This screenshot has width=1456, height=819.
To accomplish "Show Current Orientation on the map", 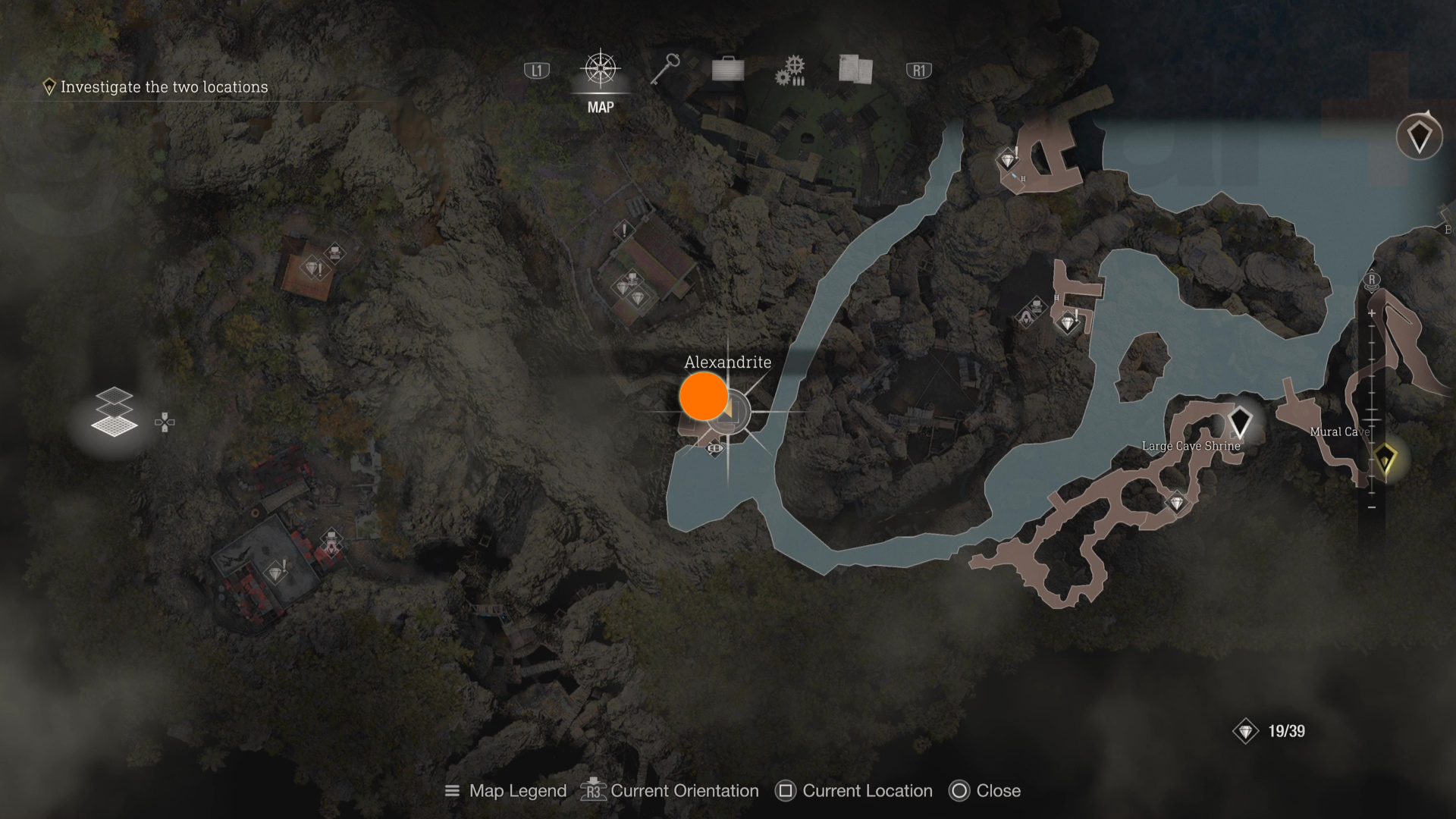I will [x=670, y=791].
